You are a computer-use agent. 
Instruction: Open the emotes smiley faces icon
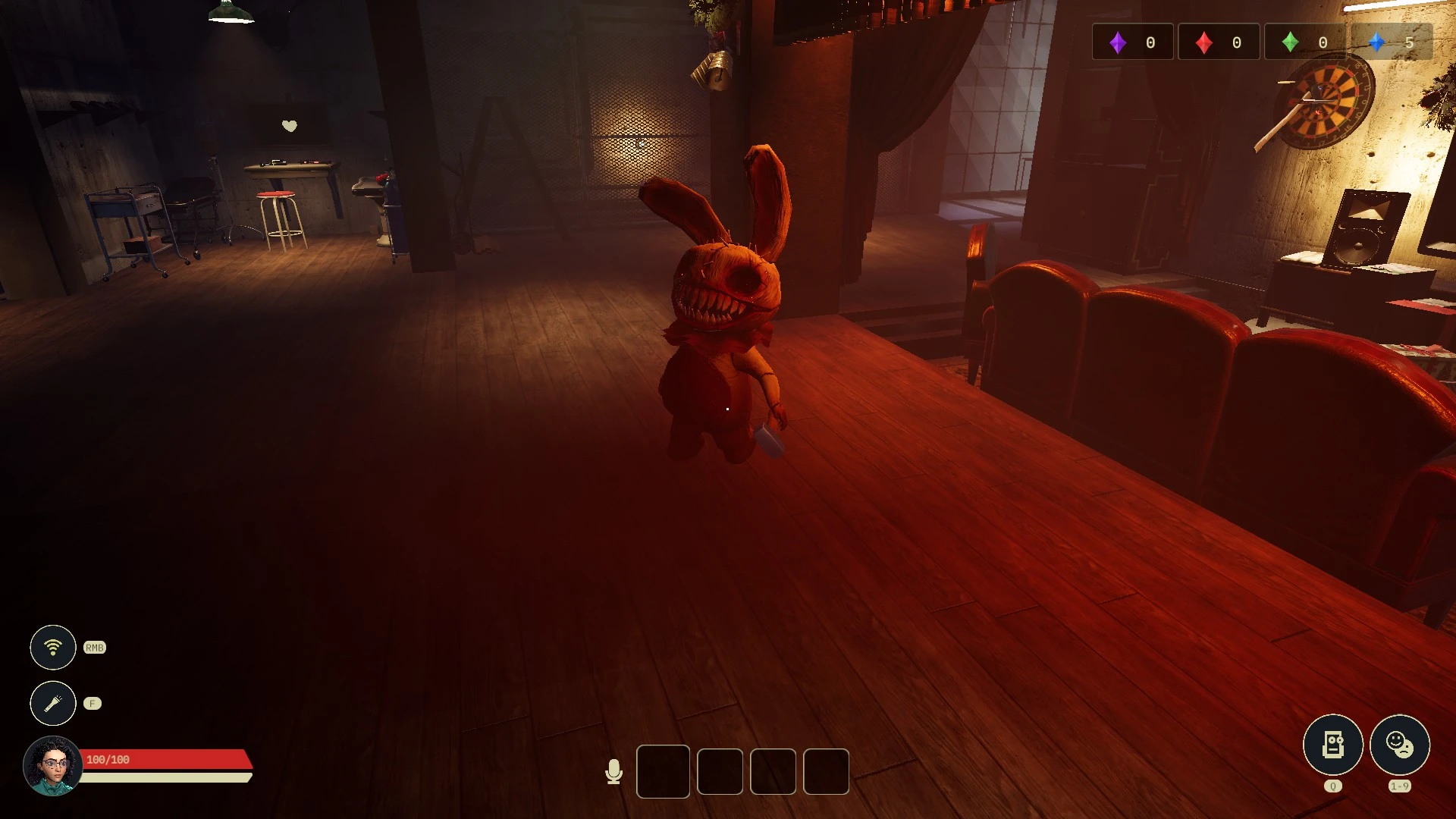(x=1399, y=744)
